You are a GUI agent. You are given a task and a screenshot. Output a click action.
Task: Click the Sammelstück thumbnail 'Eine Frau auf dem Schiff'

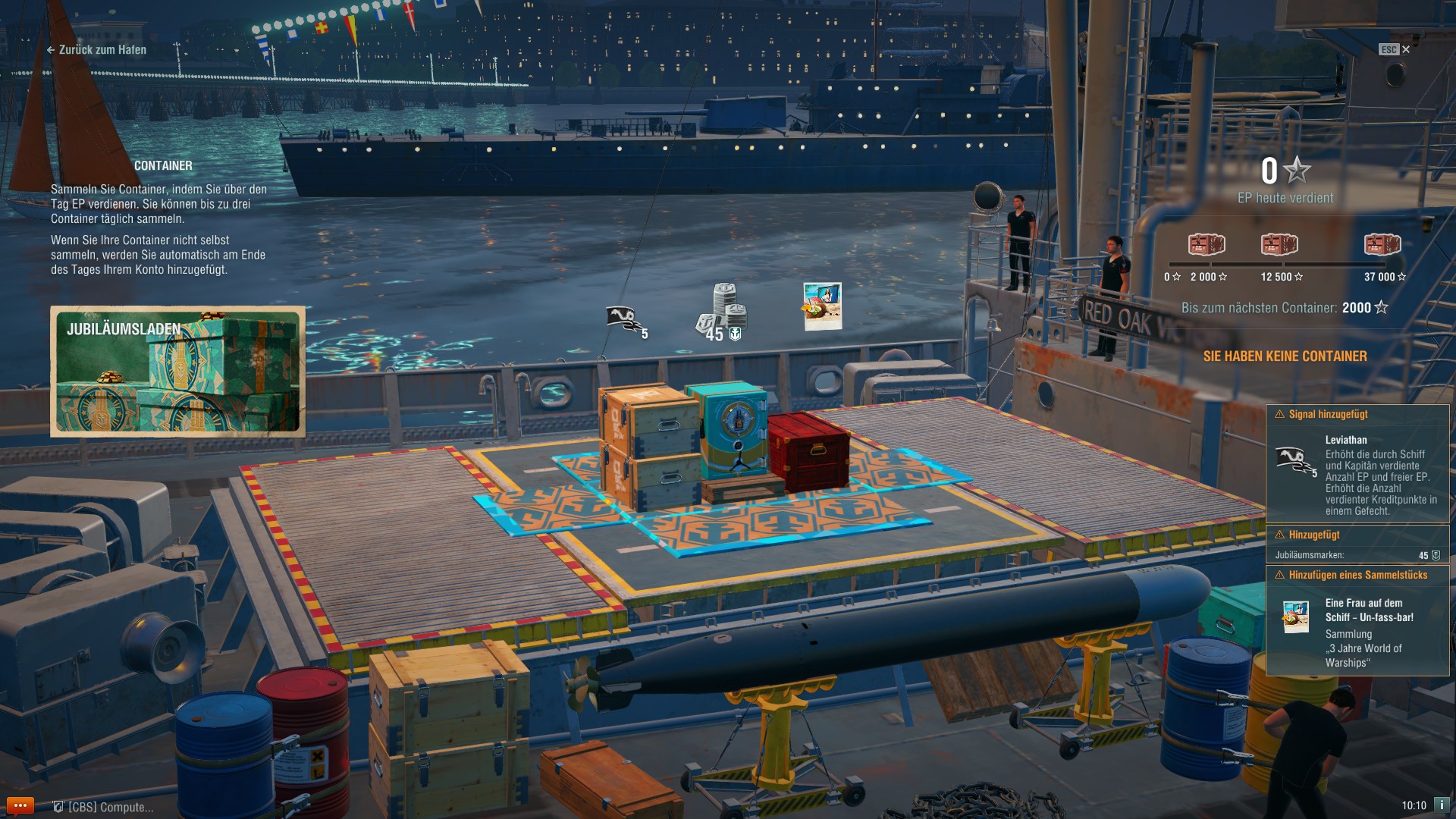(1296, 616)
